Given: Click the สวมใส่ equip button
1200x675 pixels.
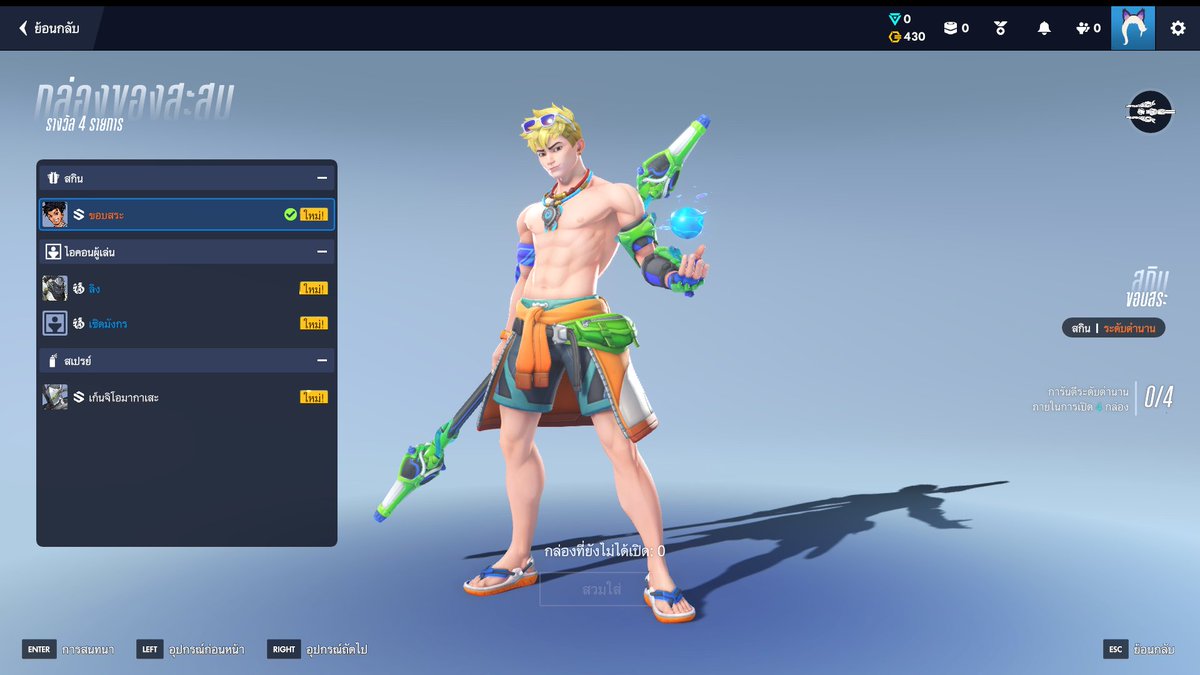Looking at the screenshot, I should point(601,589).
